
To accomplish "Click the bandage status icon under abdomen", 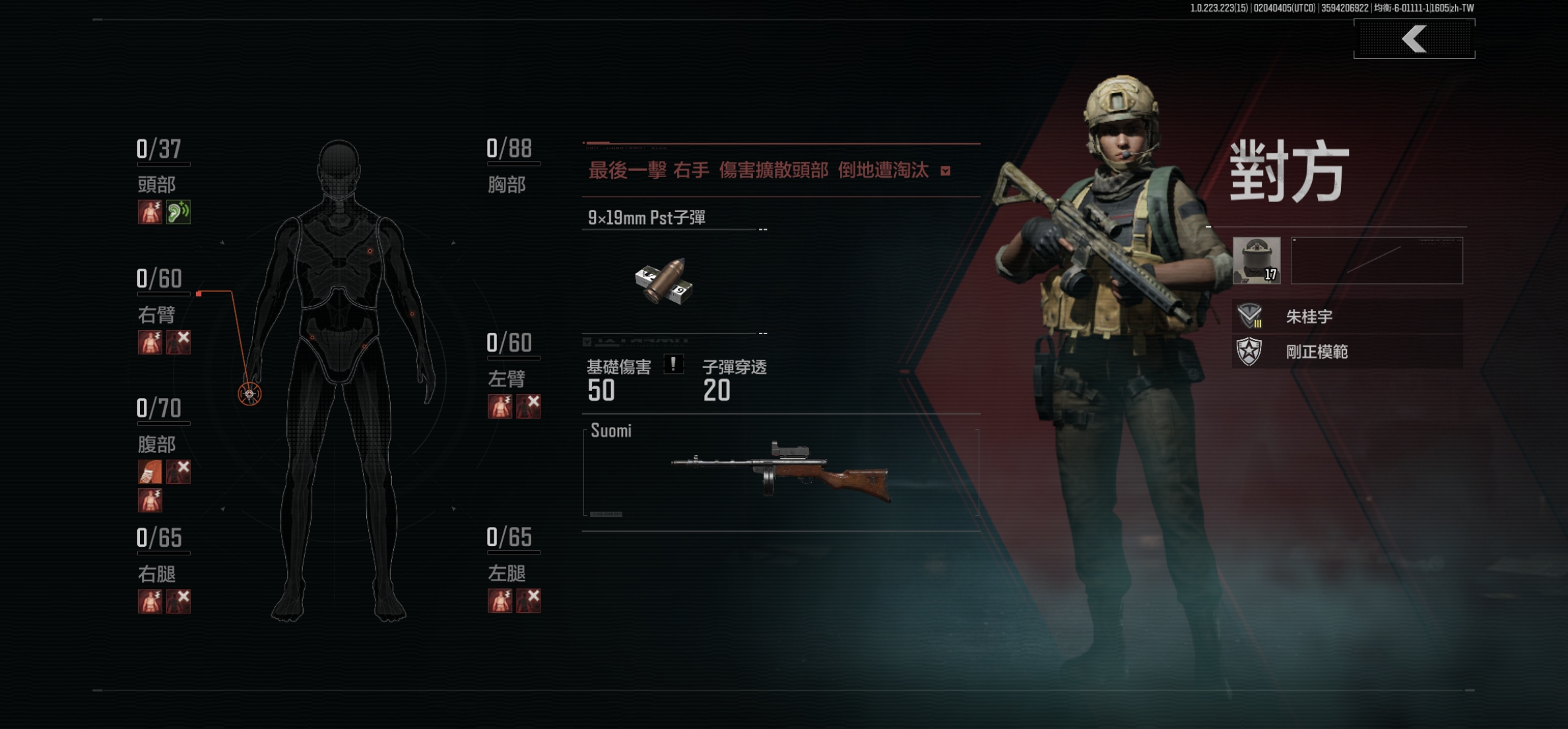I will [150, 471].
